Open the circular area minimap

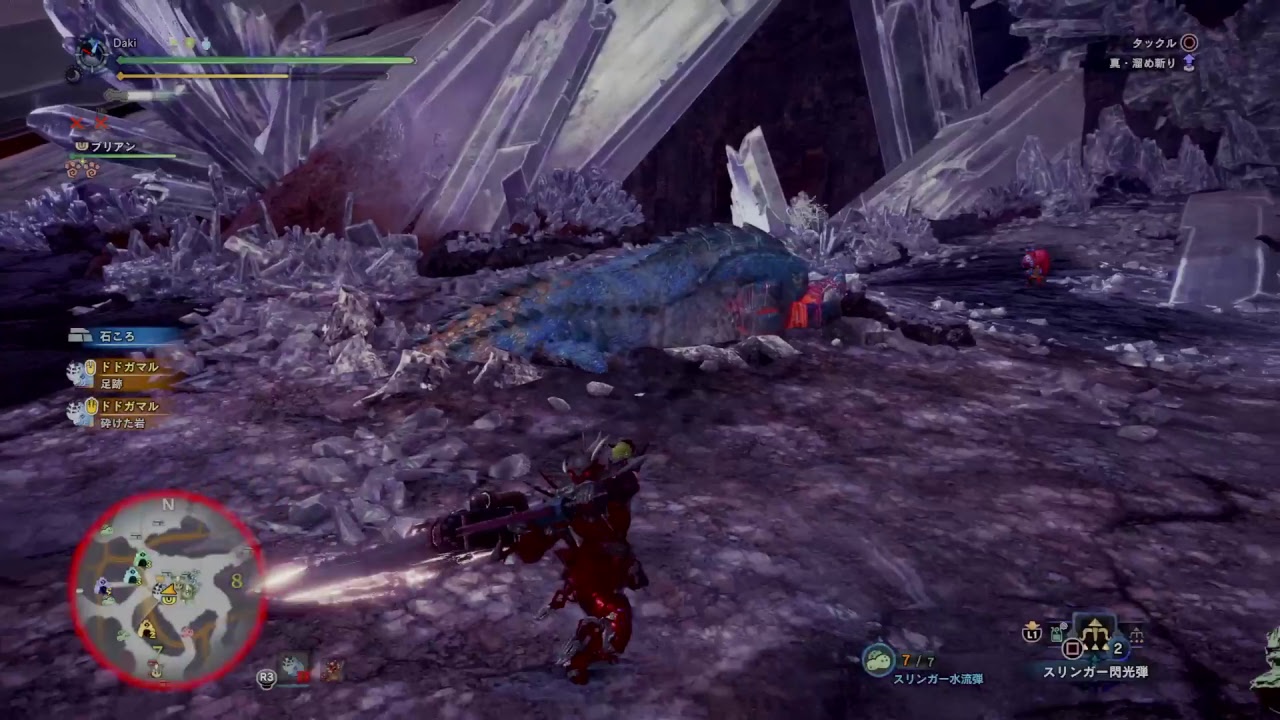pos(167,590)
